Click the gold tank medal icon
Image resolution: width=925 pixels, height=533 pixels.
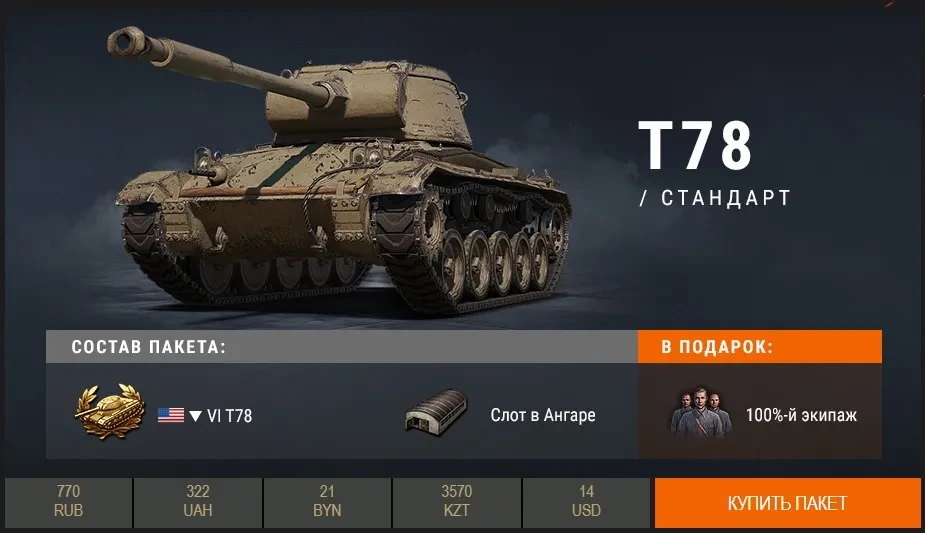[109, 412]
